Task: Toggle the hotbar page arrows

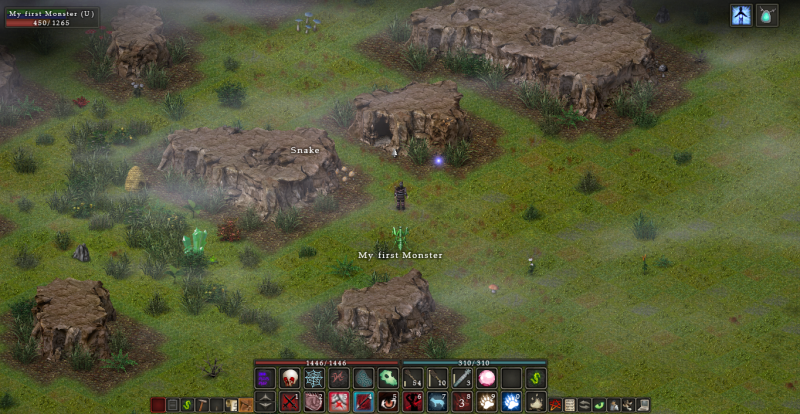Action: pyautogui.click(x=265, y=402)
